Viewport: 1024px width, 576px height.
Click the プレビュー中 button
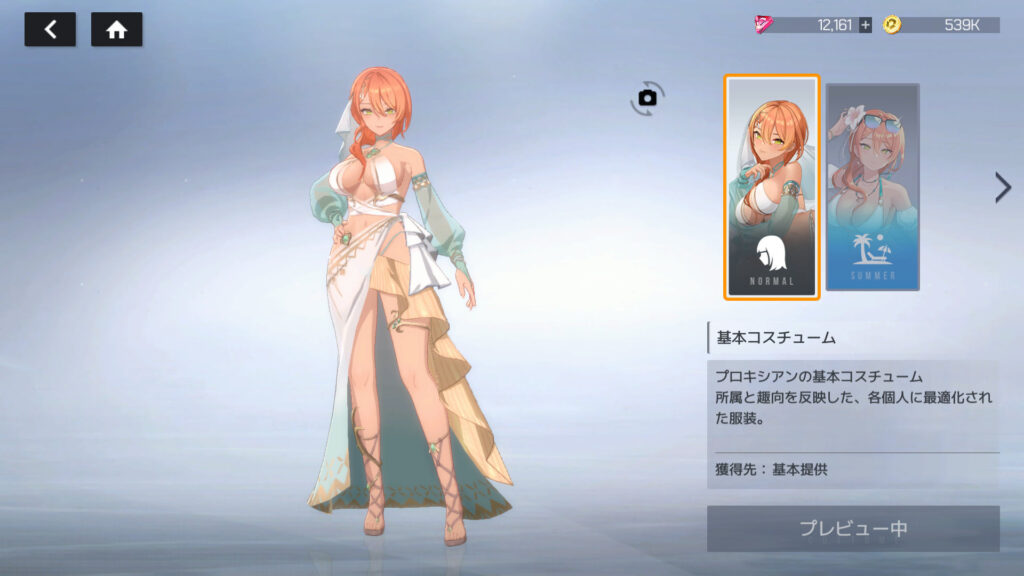pos(852,528)
